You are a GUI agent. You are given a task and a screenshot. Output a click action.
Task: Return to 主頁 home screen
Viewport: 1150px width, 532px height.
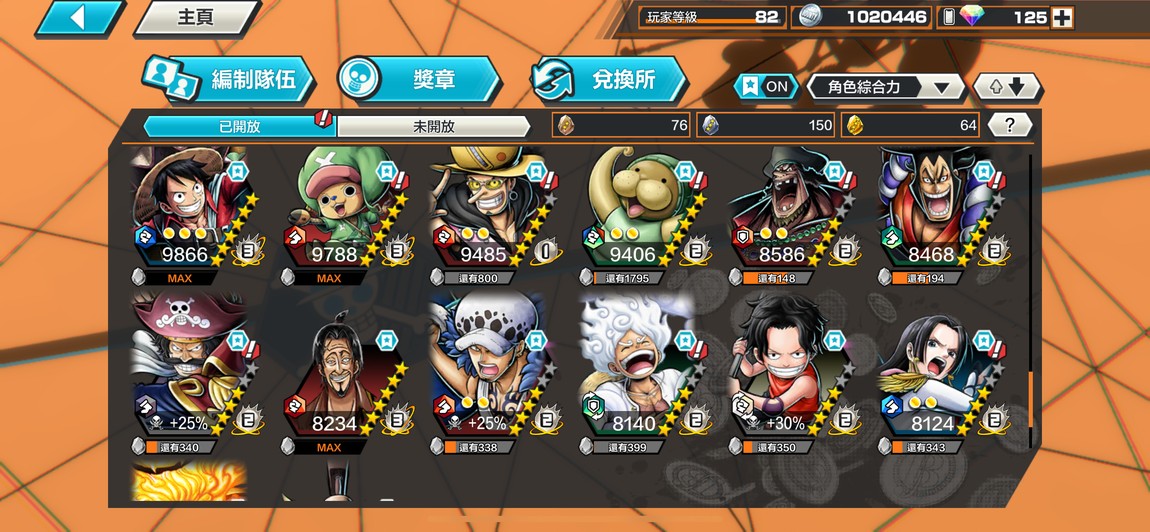point(194,18)
